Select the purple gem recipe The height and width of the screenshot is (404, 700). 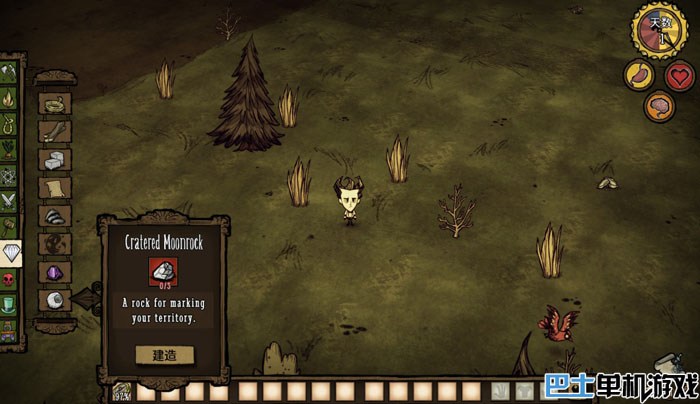coord(54,271)
